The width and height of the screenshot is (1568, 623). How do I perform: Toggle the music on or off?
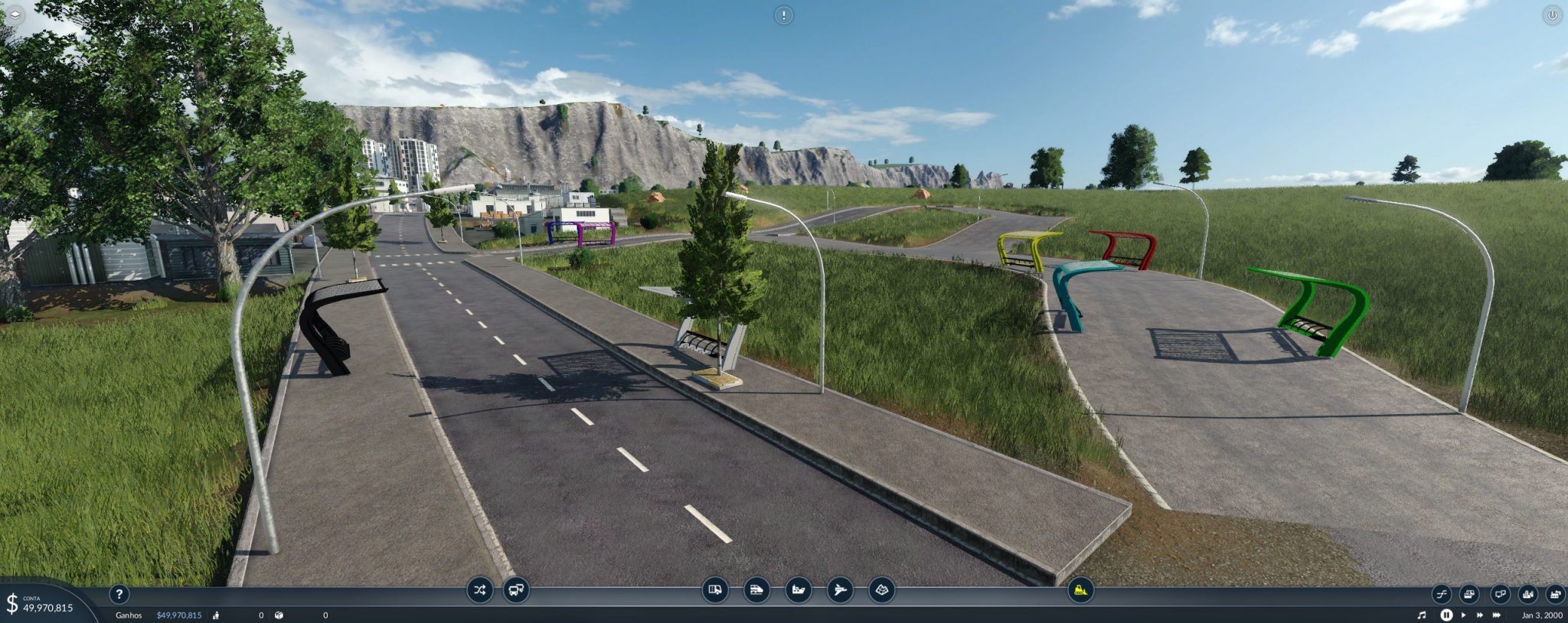1423,615
